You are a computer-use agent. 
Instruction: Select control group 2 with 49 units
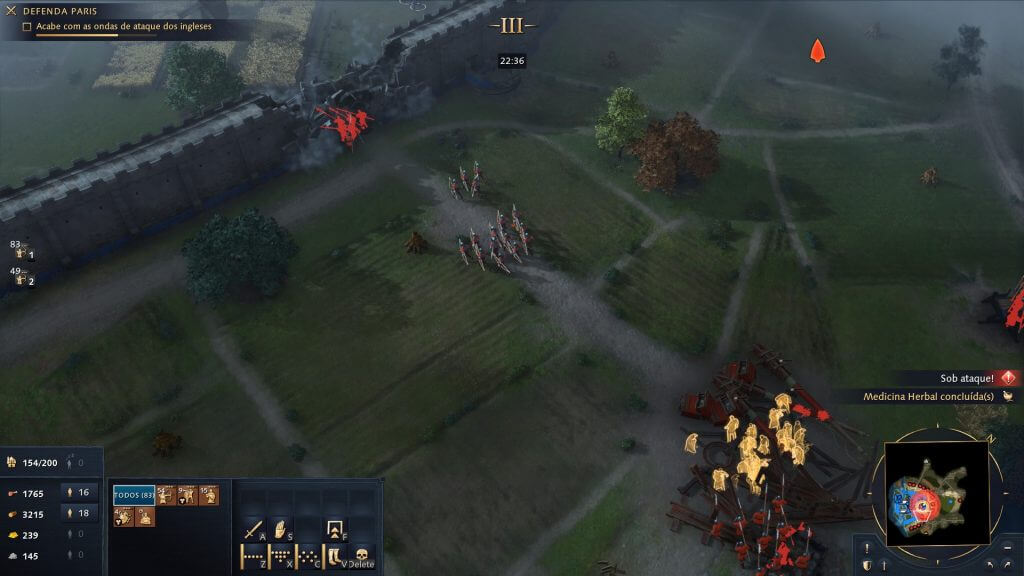click(x=21, y=278)
